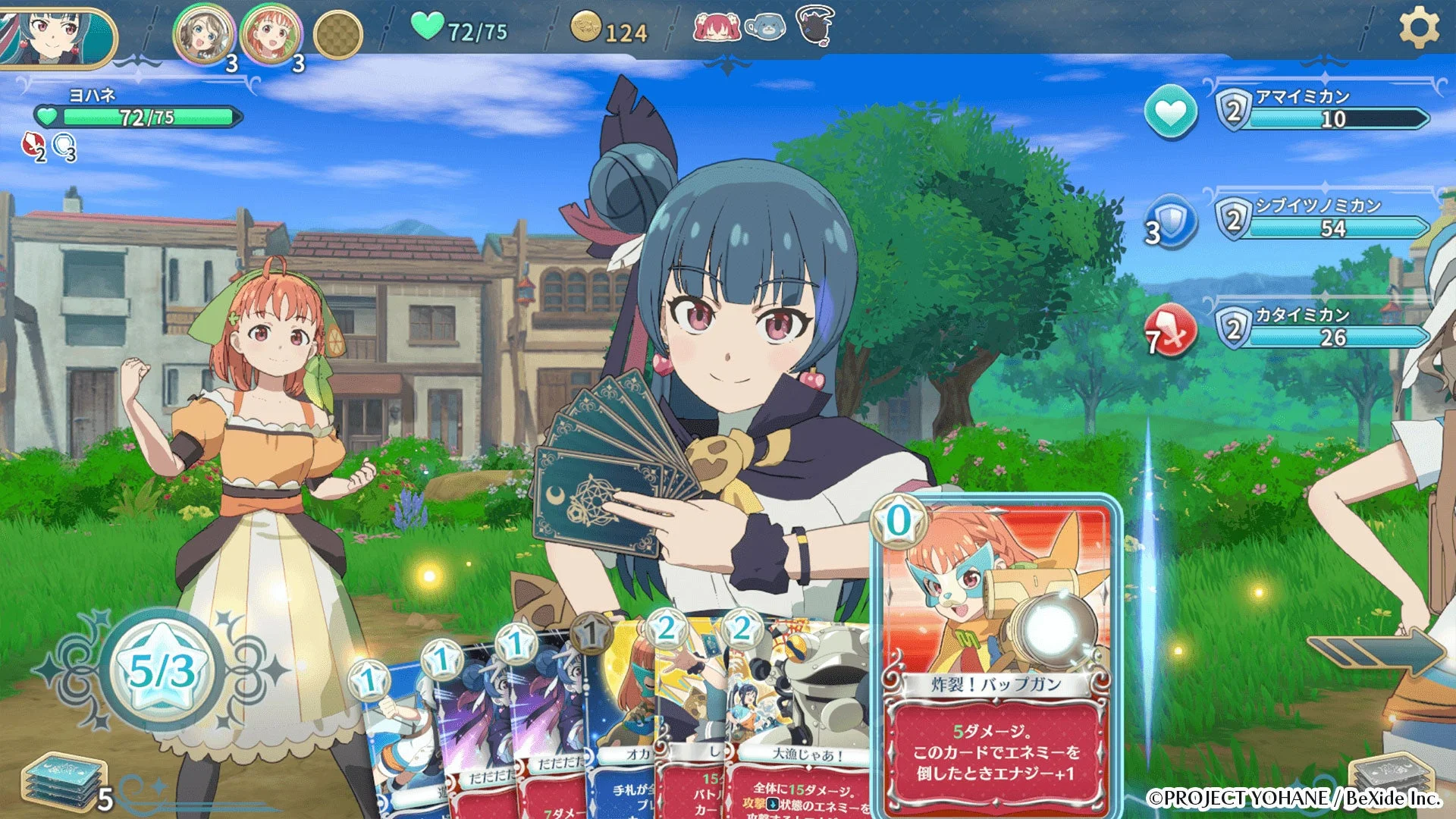The image size is (1456, 819).
Task: Target the アマイミカン enemy entry
Action: pos(1323,110)
